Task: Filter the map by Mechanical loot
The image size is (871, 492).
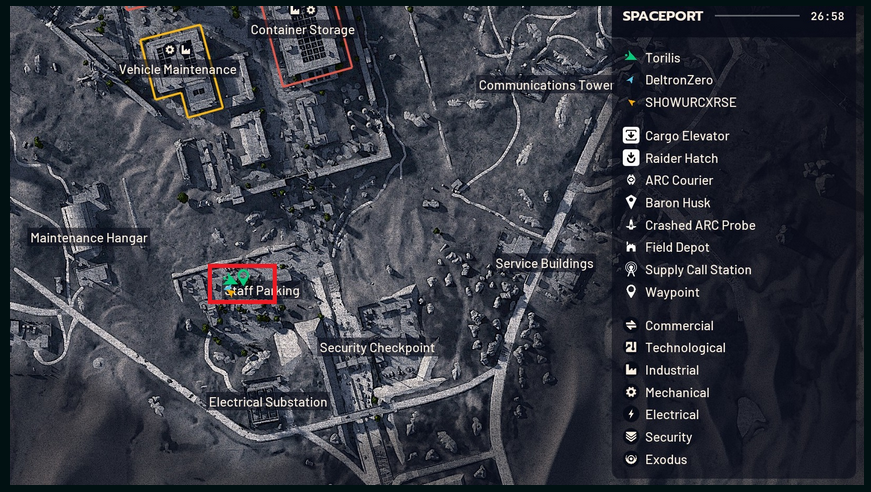Action: (x=677, y=393)
